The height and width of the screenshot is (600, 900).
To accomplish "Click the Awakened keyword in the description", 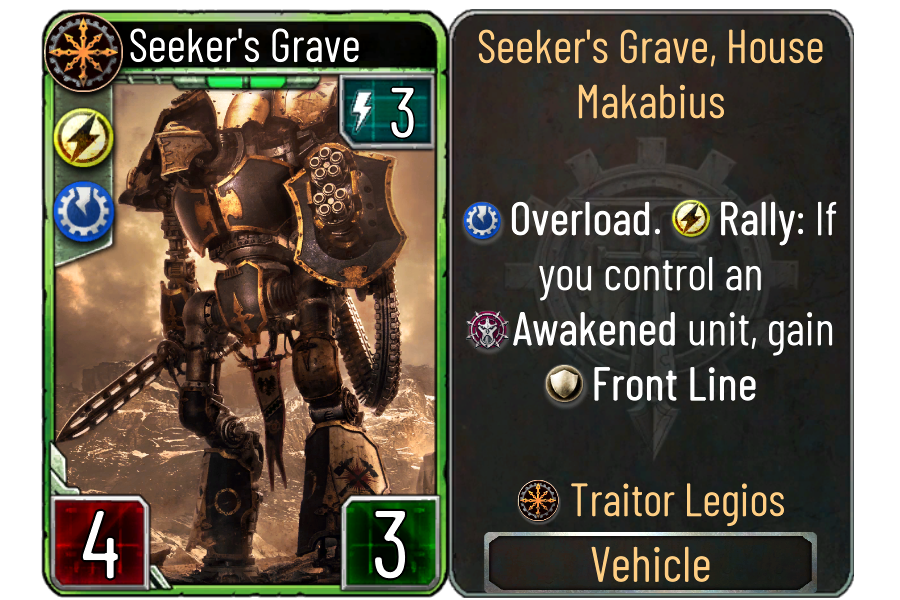I will (594, 331).
